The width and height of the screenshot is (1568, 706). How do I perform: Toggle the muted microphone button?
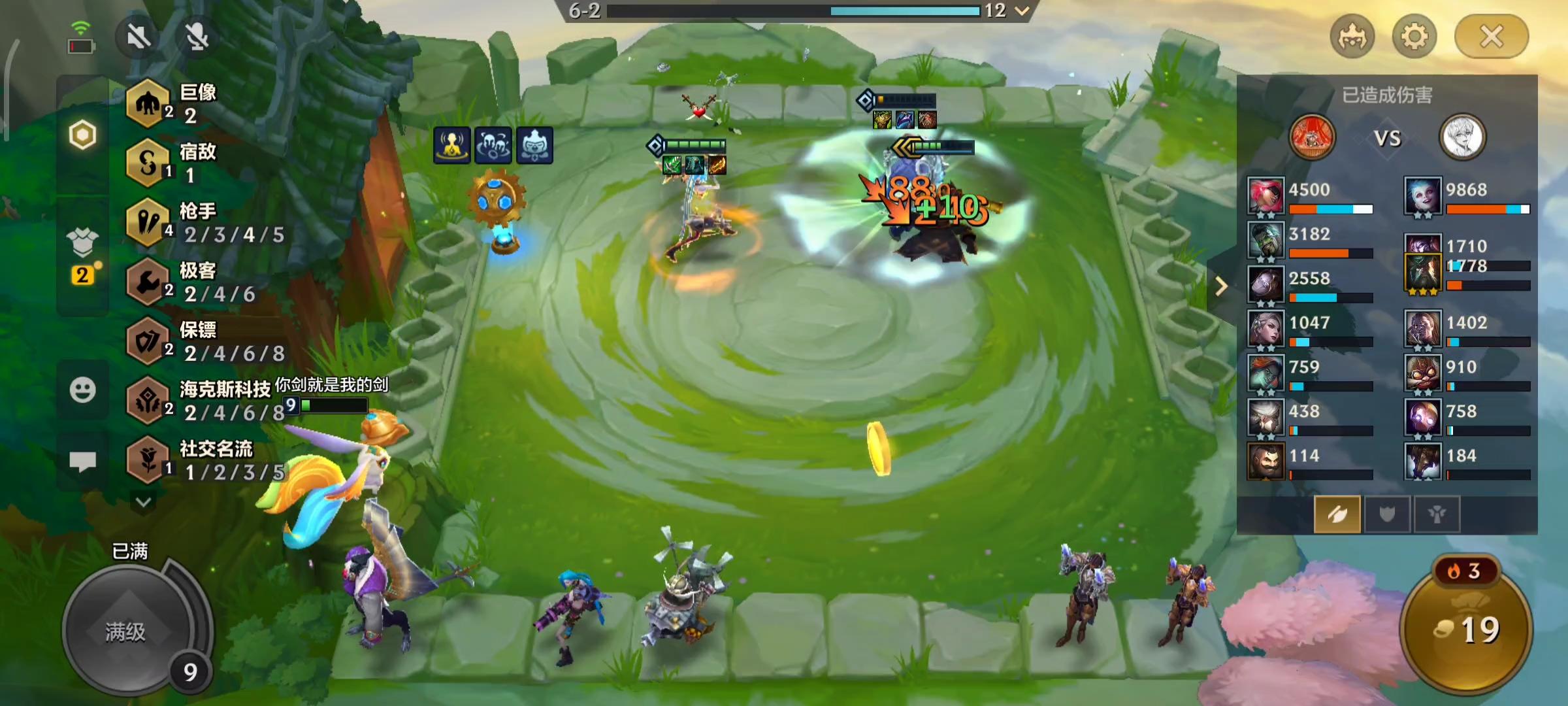click(197, 37)
